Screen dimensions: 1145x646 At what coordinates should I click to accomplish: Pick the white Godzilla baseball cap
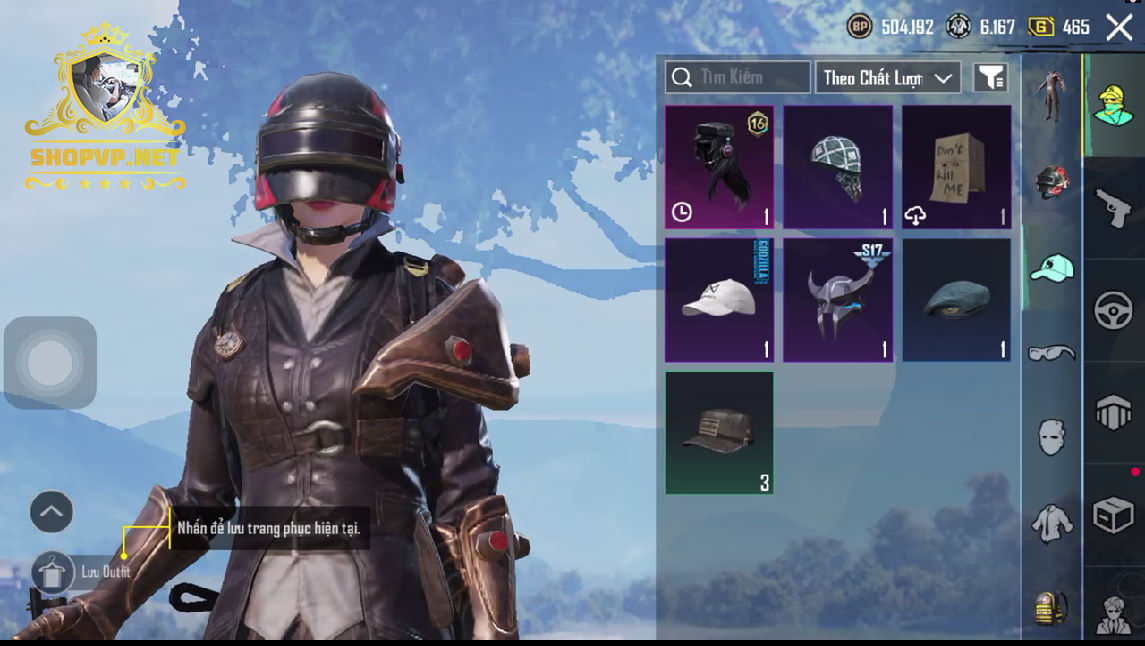coord(719,299)
